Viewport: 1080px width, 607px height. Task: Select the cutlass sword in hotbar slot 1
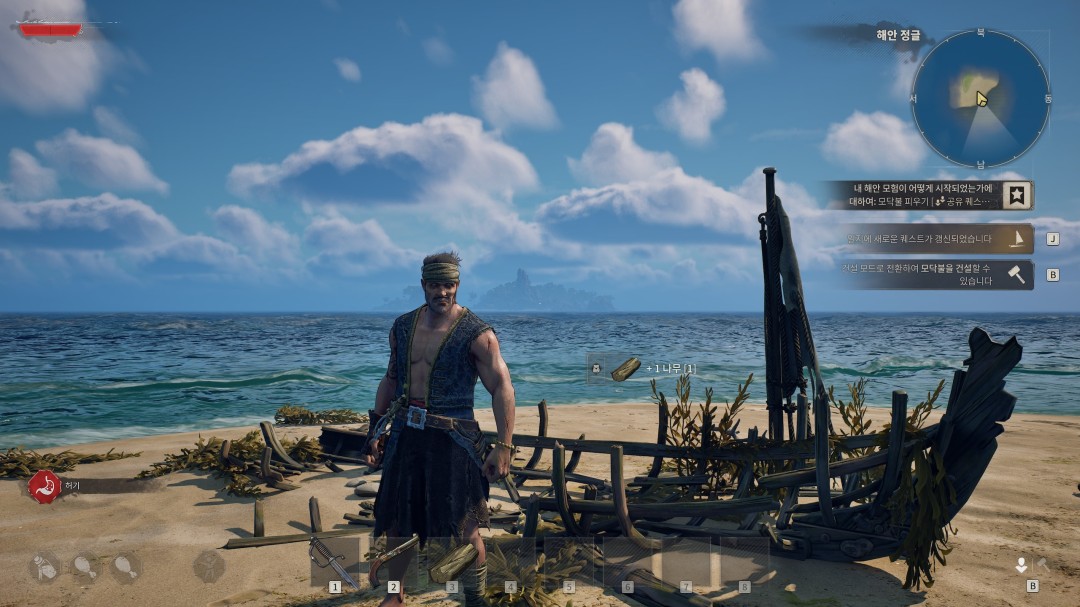point(334,560)
